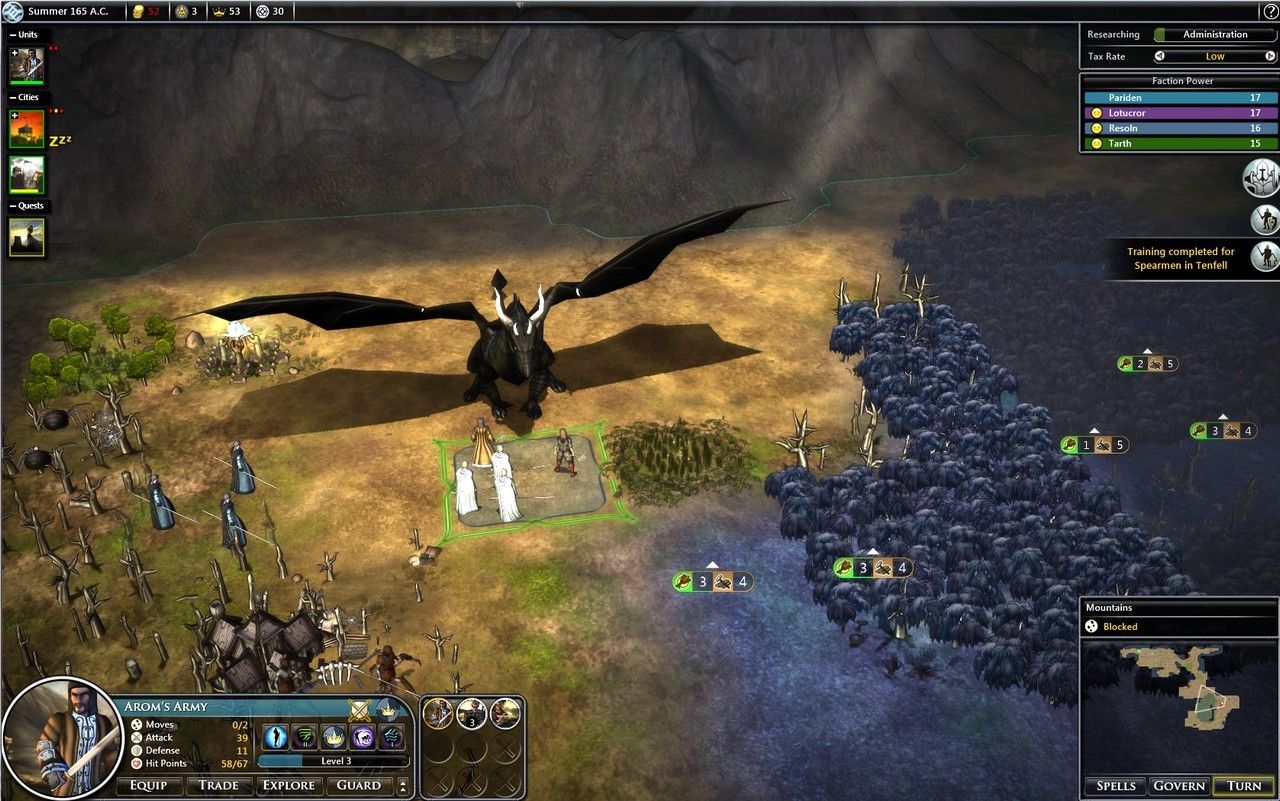Viewport: 1280px width, 801px height.
Task: Open the Spells book
Action: [1115, 786]
